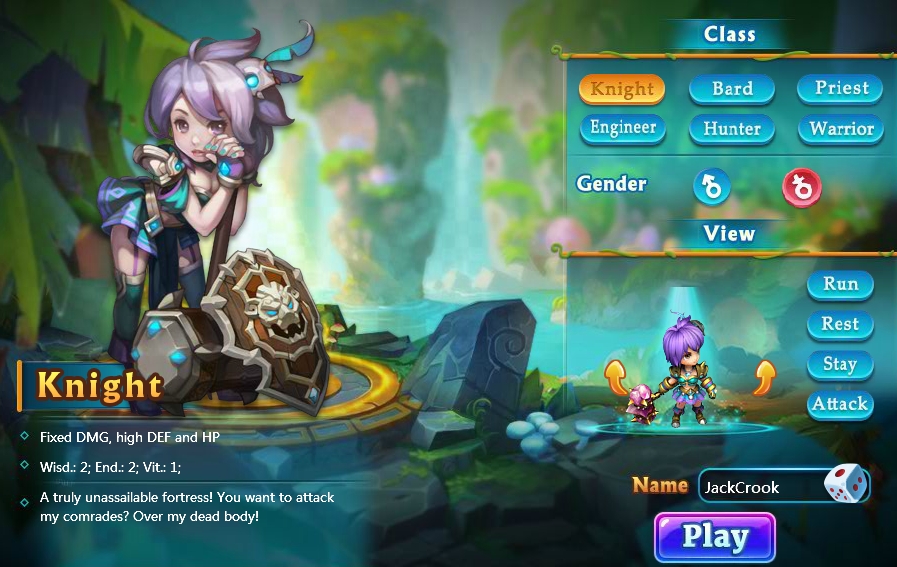Screen dimensions: 897x567
Task: Rotate character with the left orange arrow
Action: coord(616,377)
